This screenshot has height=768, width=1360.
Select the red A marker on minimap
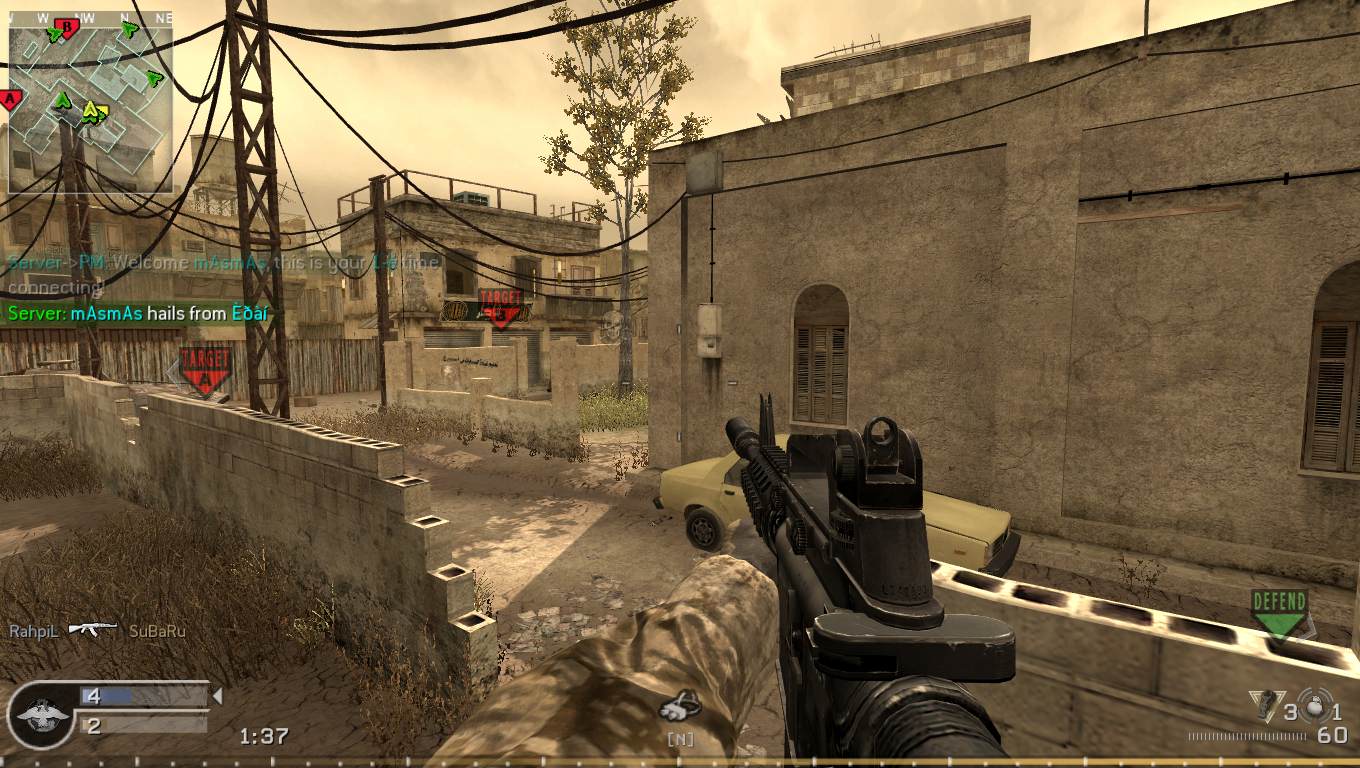[x=9, y=98]
